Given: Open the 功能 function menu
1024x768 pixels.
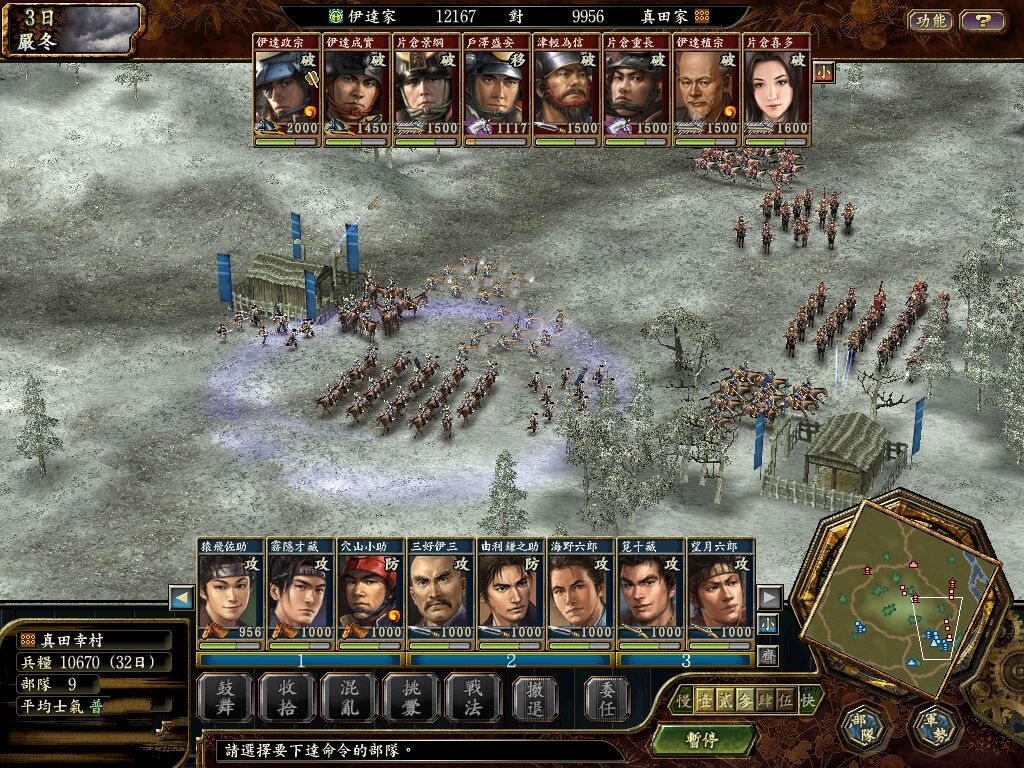Looking at the screenshot, I should [x=930, y=20].
